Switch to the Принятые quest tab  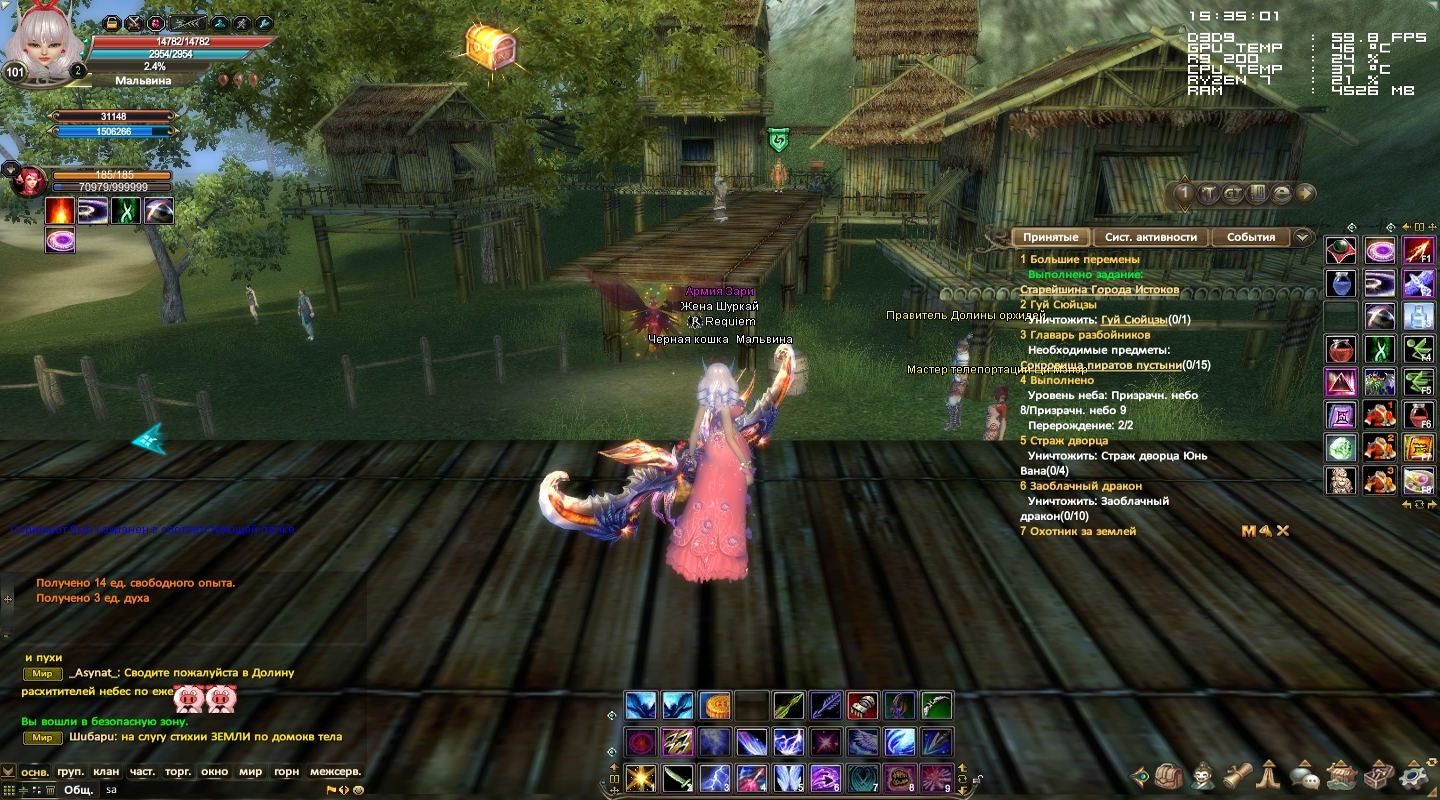[x=1050, y=237]
